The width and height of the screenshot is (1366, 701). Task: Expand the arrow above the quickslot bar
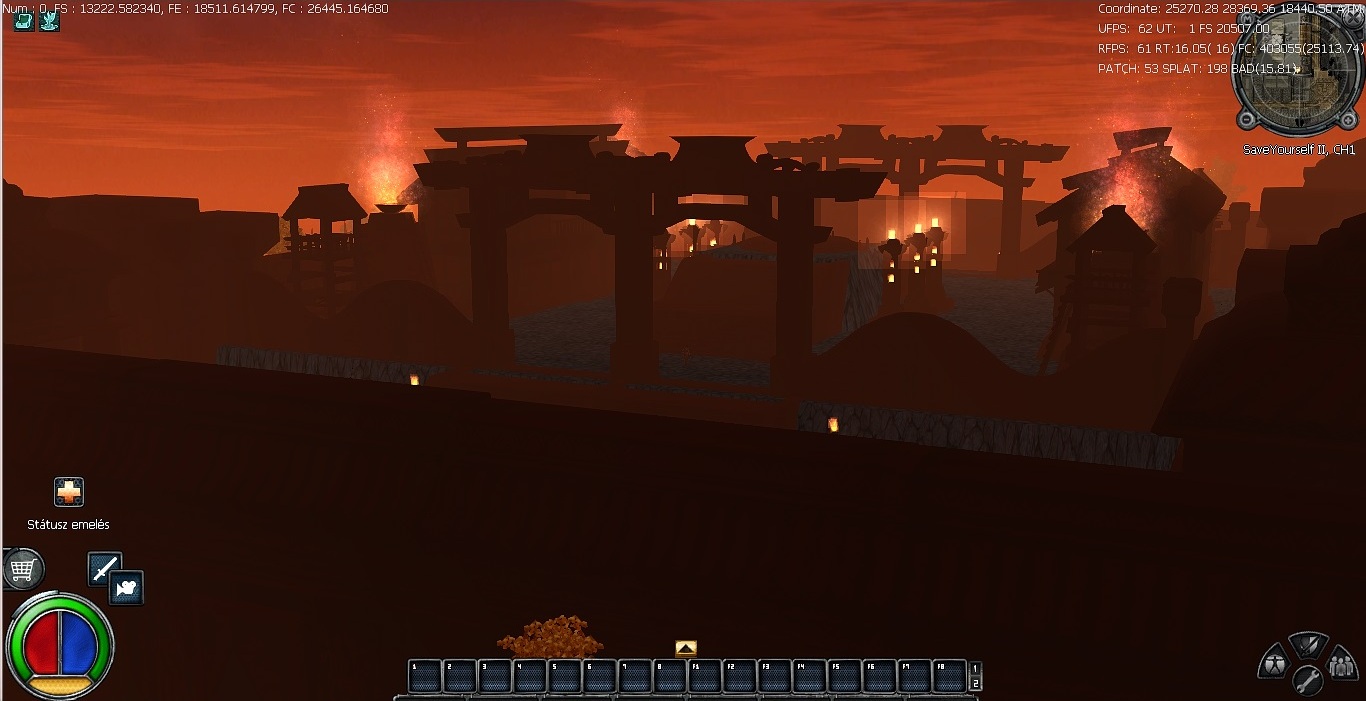click(686, 648)
